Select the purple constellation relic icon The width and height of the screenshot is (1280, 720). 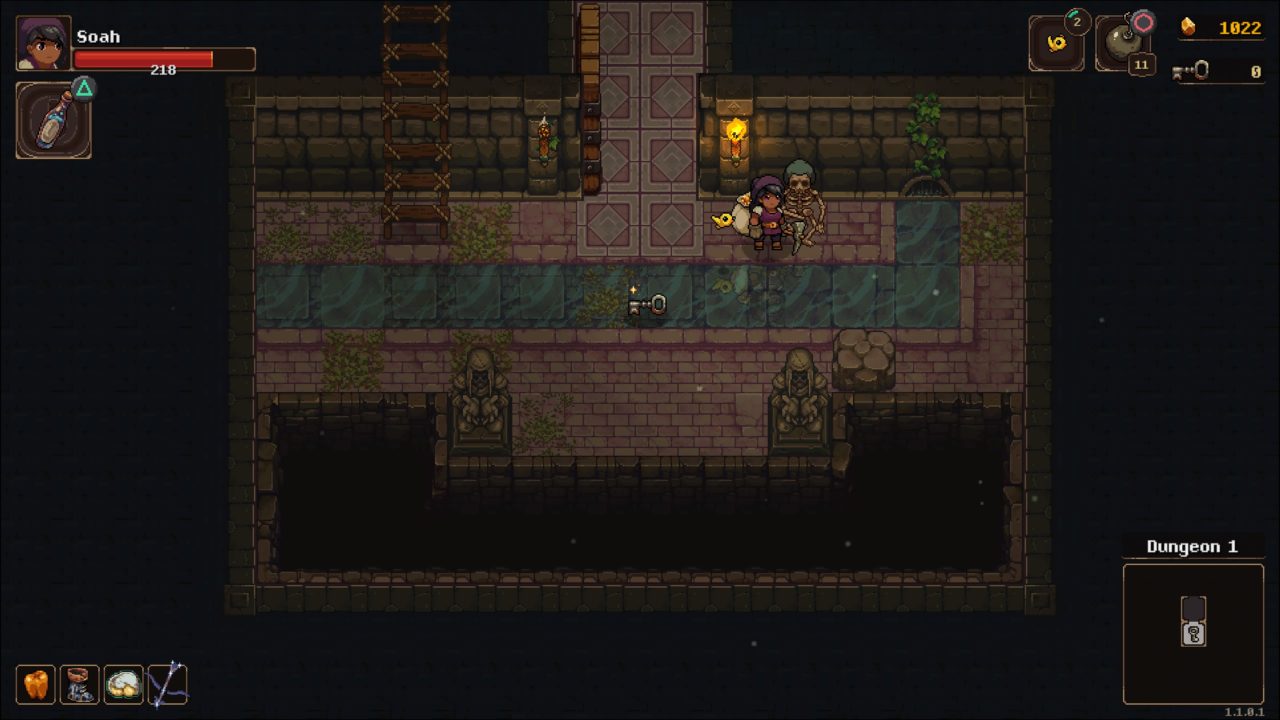coord(167,684)
